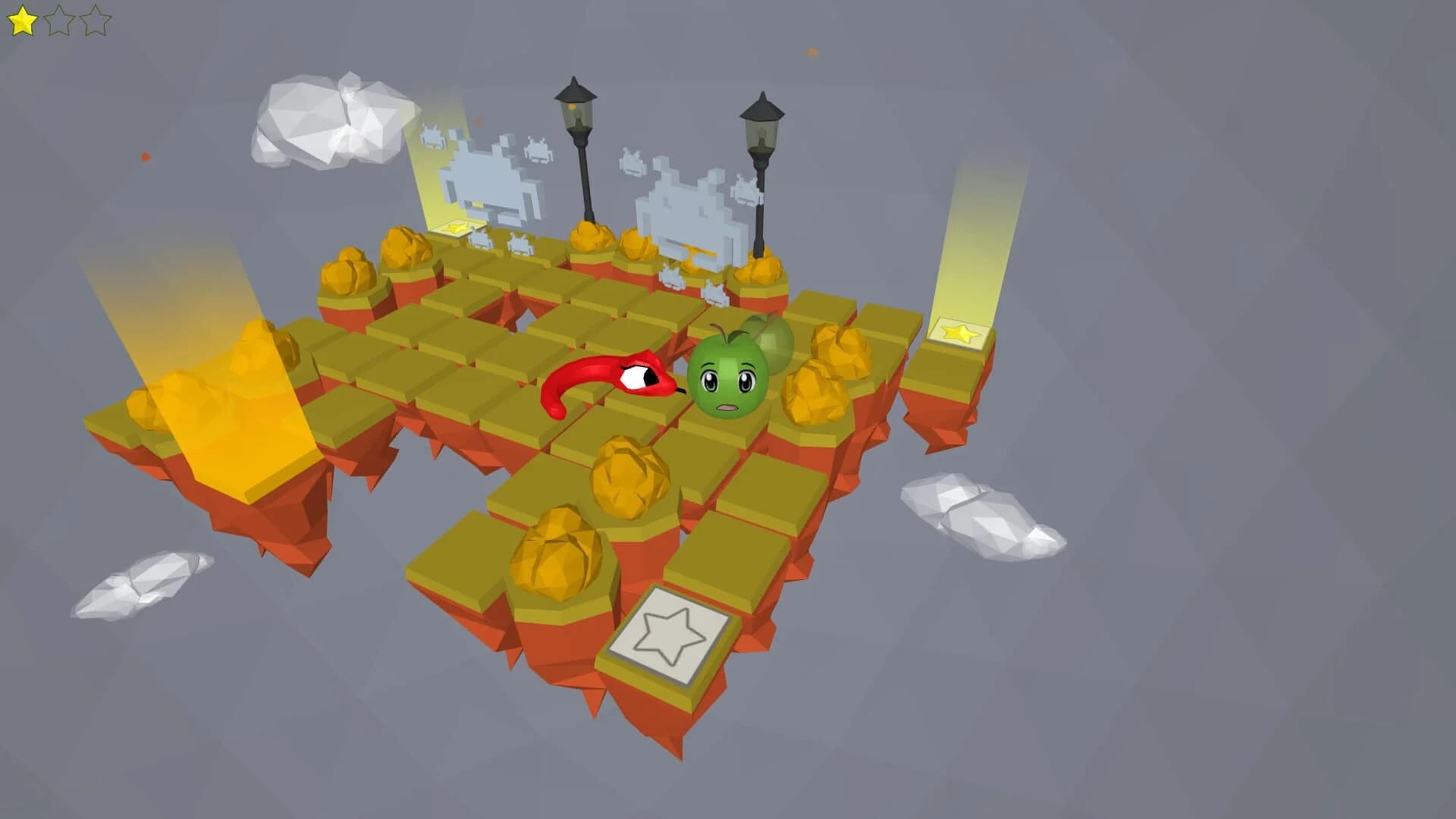Click the third empty star rating icon
1456x819 pixels.
tap(95, 19)
